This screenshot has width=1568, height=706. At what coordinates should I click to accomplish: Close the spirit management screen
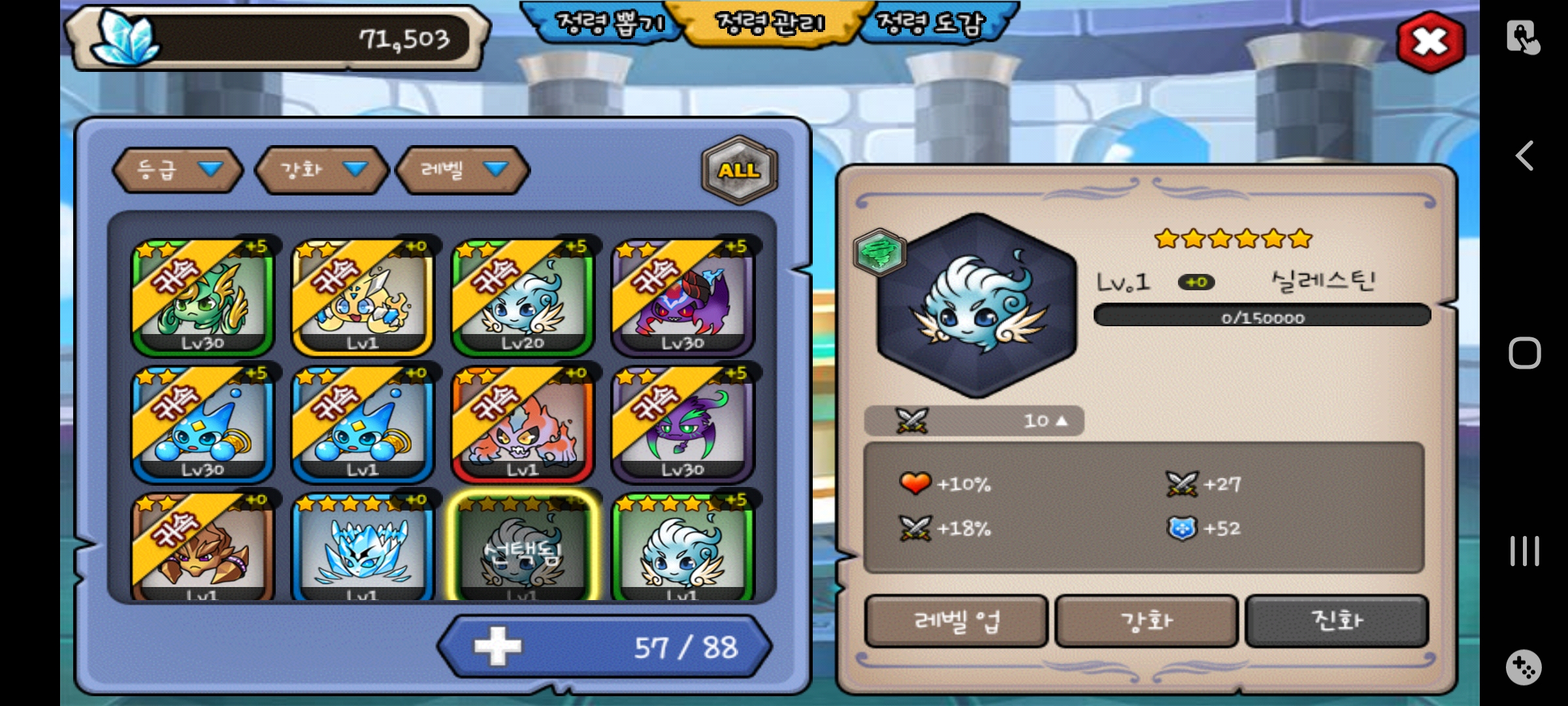1430,42
